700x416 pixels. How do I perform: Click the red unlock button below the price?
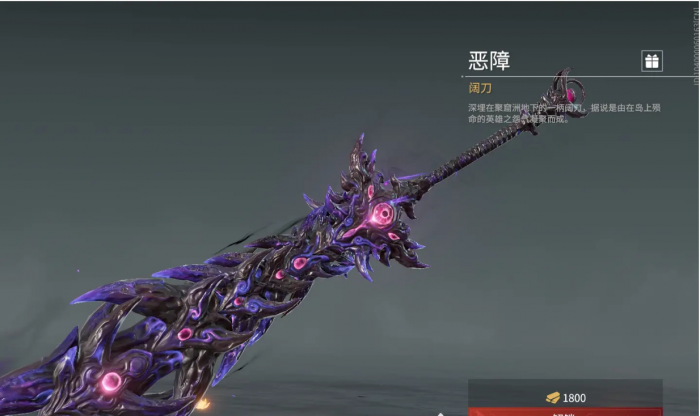(x=565, y=411)
